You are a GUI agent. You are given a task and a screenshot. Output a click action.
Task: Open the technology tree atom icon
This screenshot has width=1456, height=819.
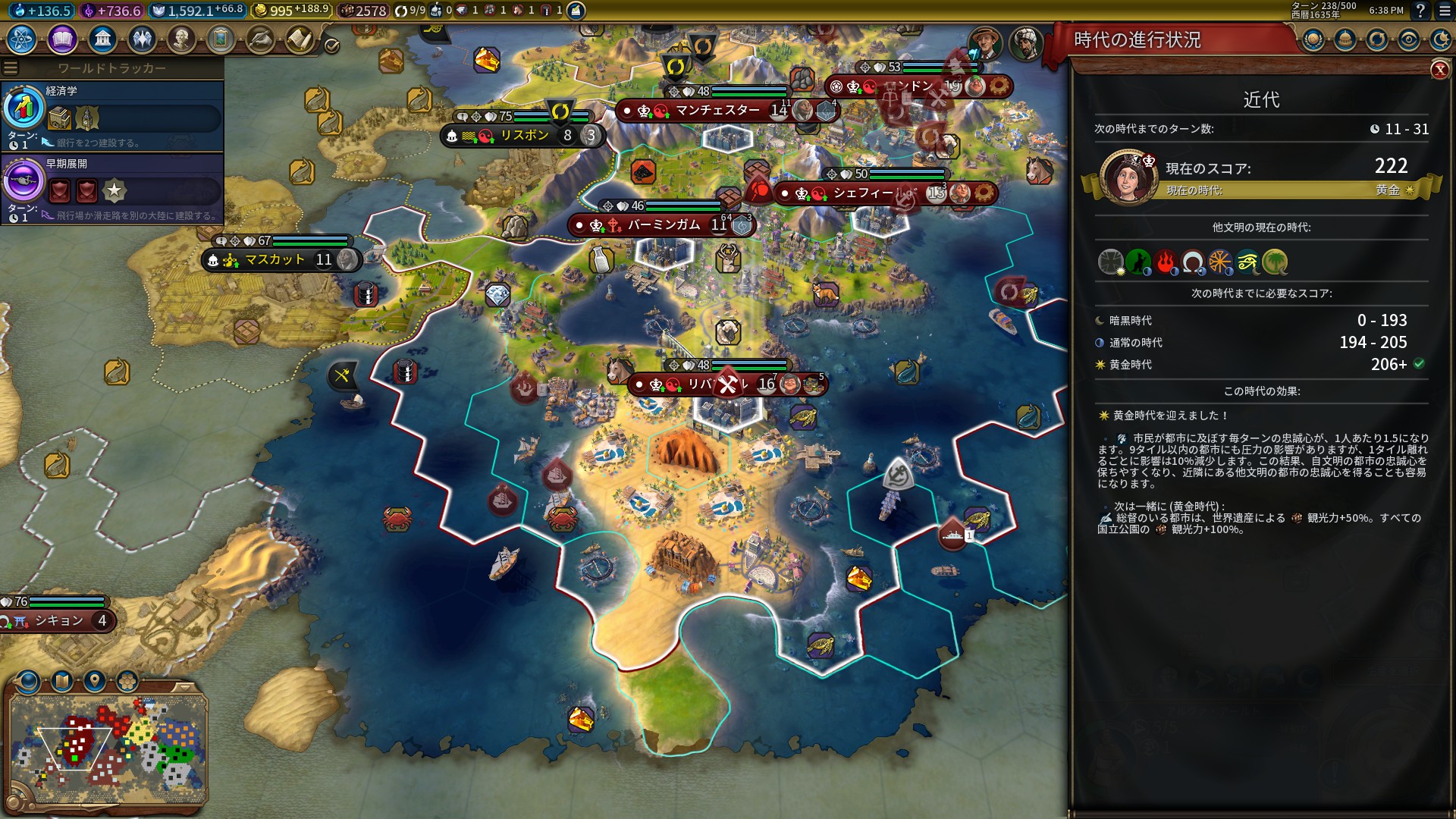pyautogui.click(x=22, y=39)
